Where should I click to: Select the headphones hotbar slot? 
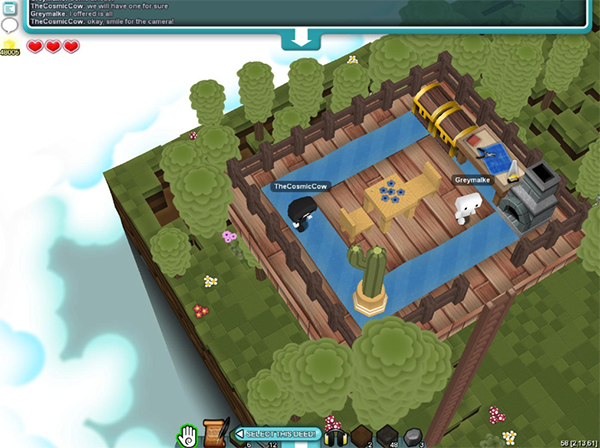point(335,435)
